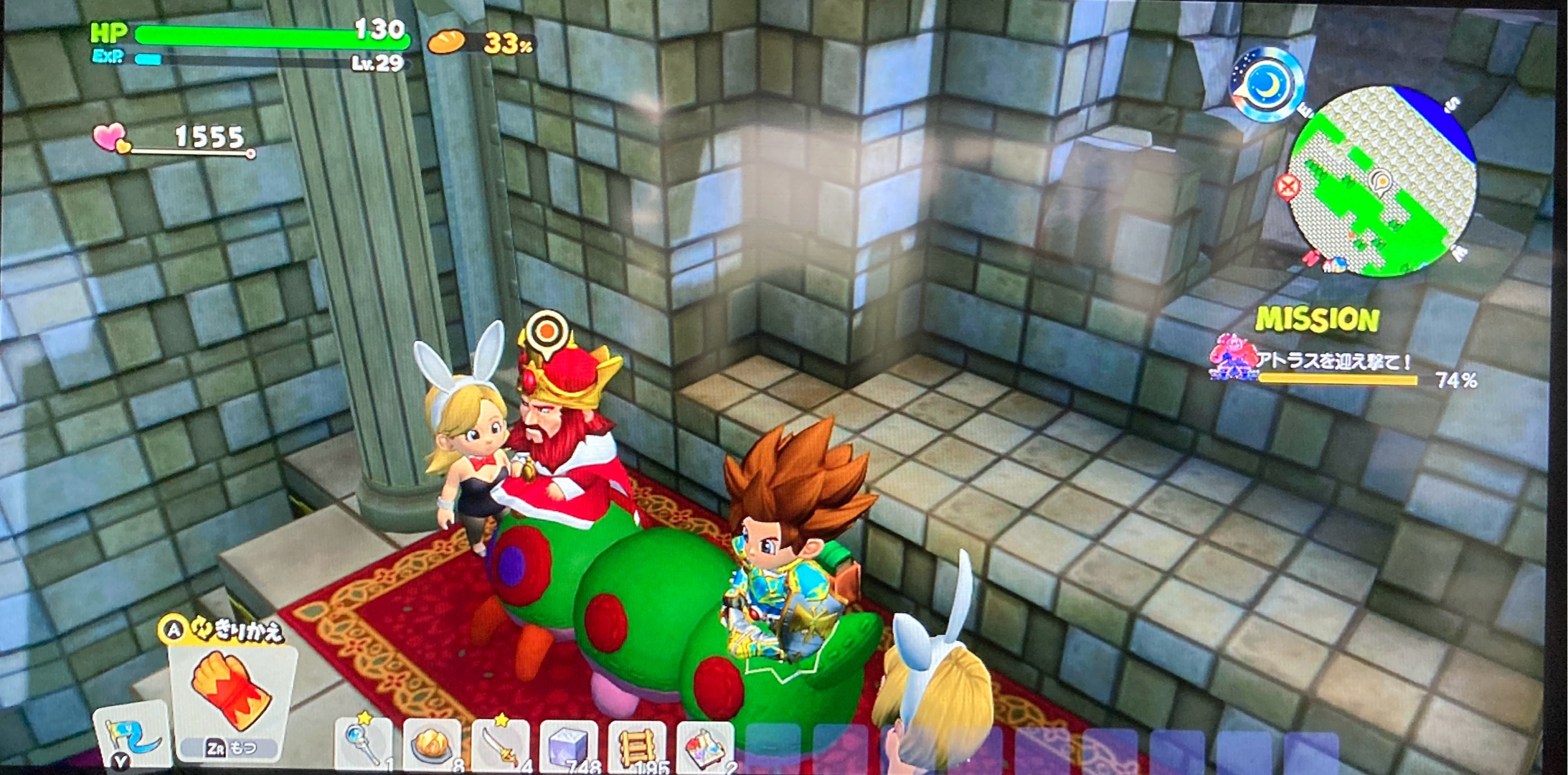This screenshot has height=775, width=1568.
Task: Select the blue orb staff hotbar slot
Action: point(363,744)
